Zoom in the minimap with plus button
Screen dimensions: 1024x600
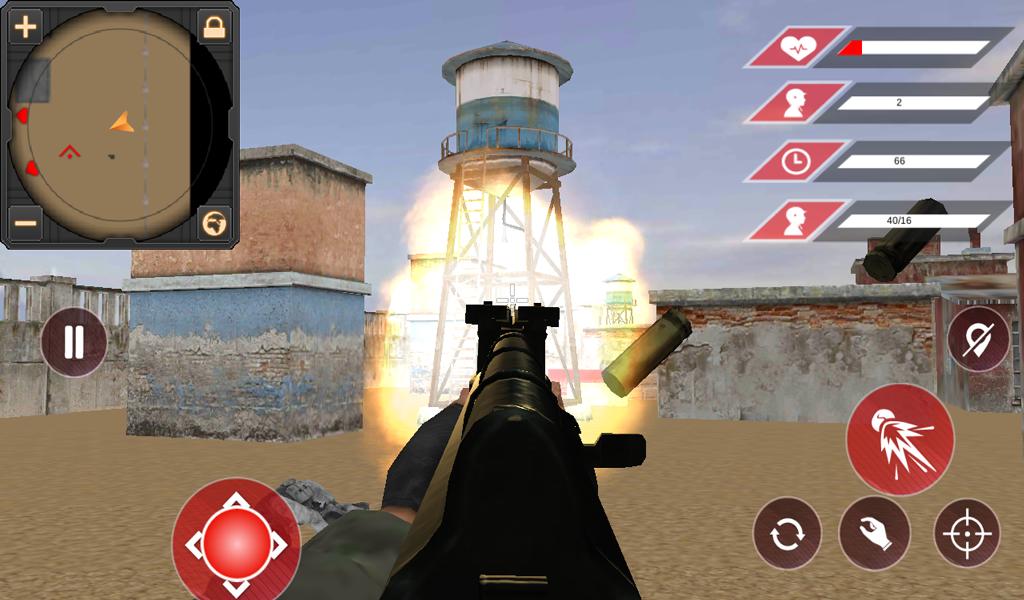25,27
